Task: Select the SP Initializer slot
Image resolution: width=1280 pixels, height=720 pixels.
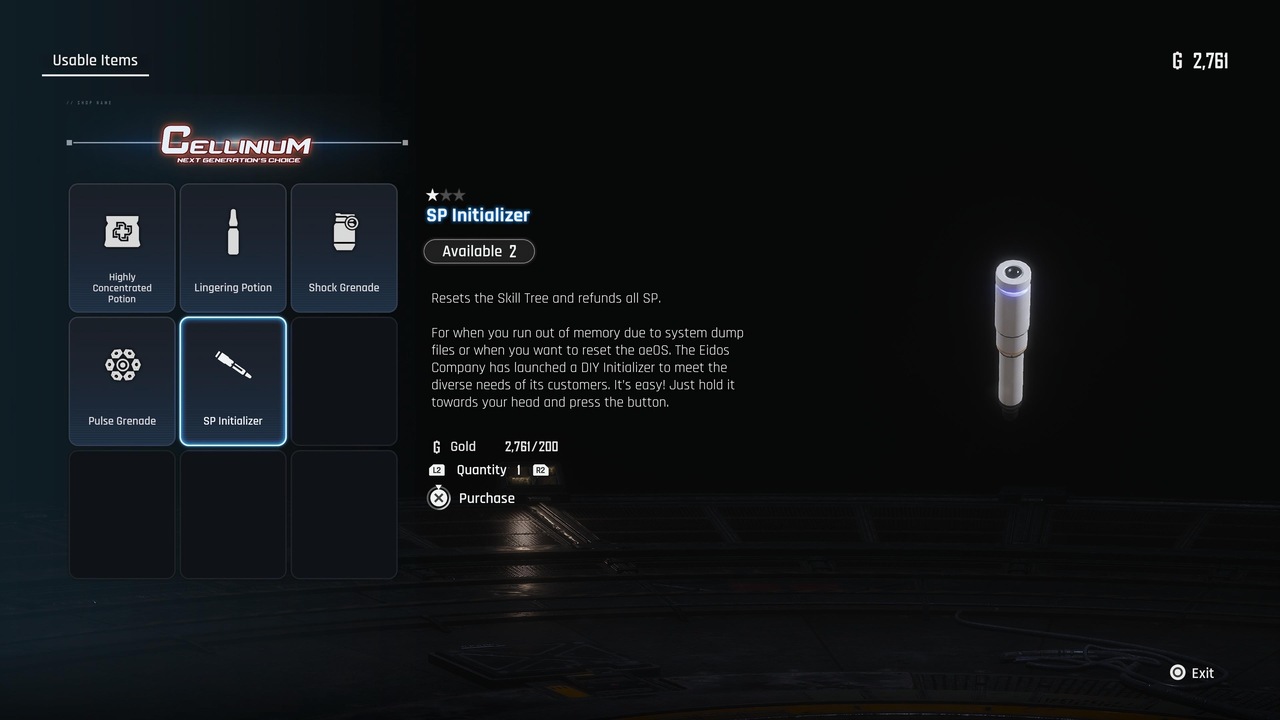Action: [233, 381]
